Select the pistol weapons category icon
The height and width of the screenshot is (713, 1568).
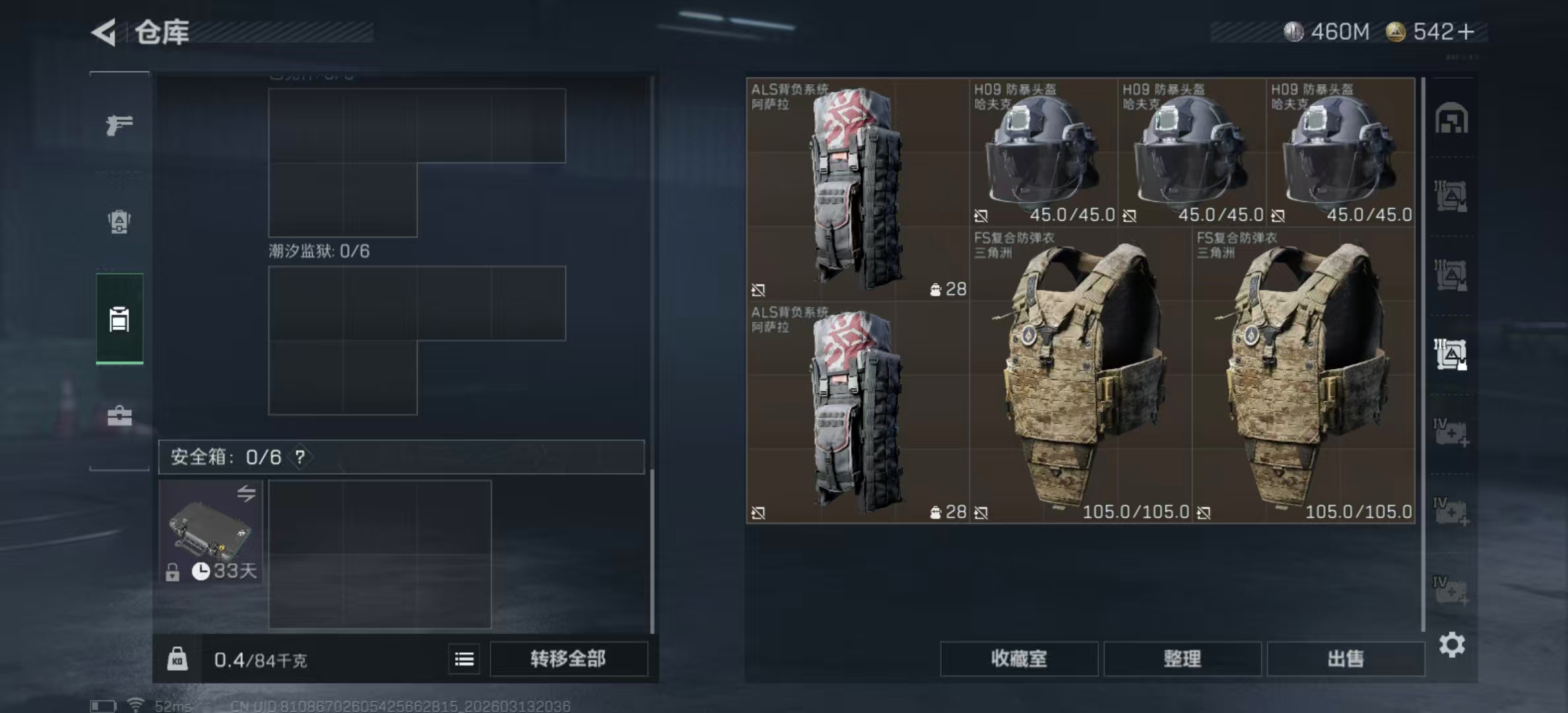point(119,123)
